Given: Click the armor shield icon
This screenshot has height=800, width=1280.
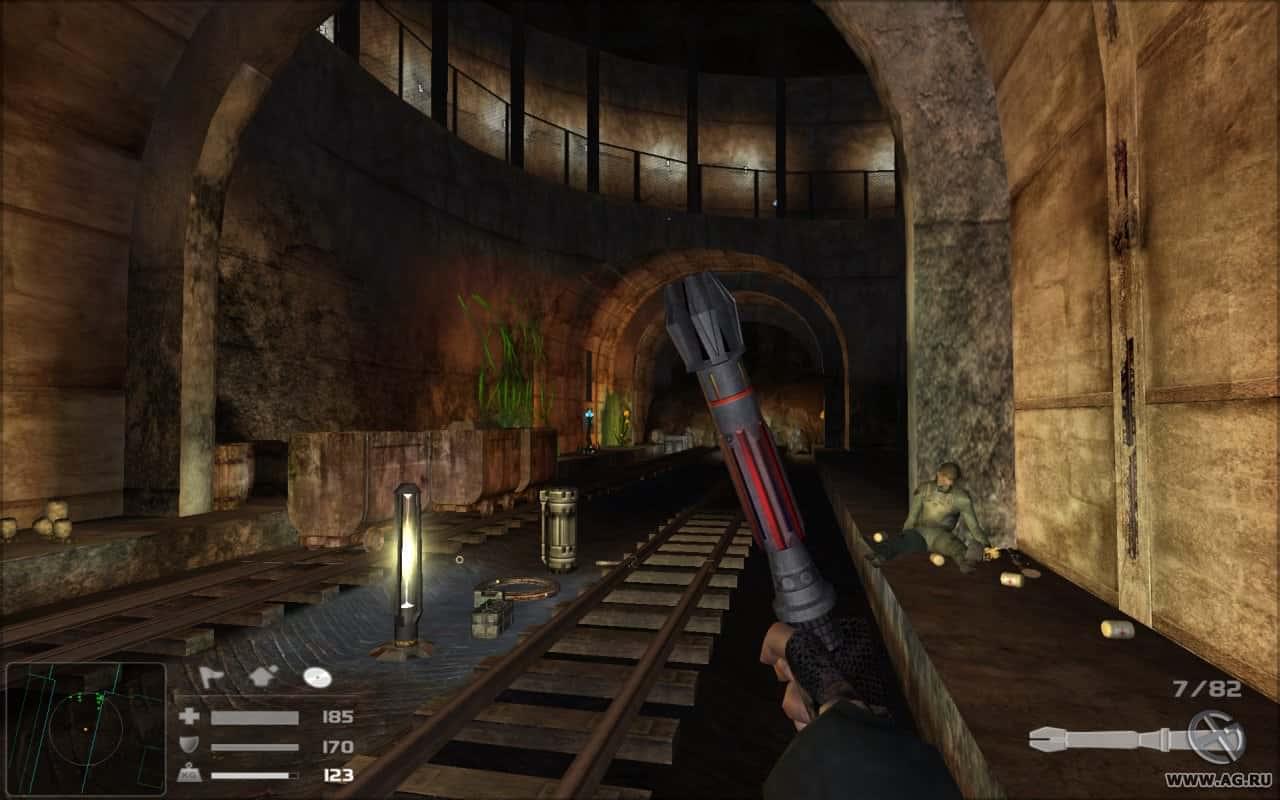Looking at the screenshot, I should tap(187, 746).
